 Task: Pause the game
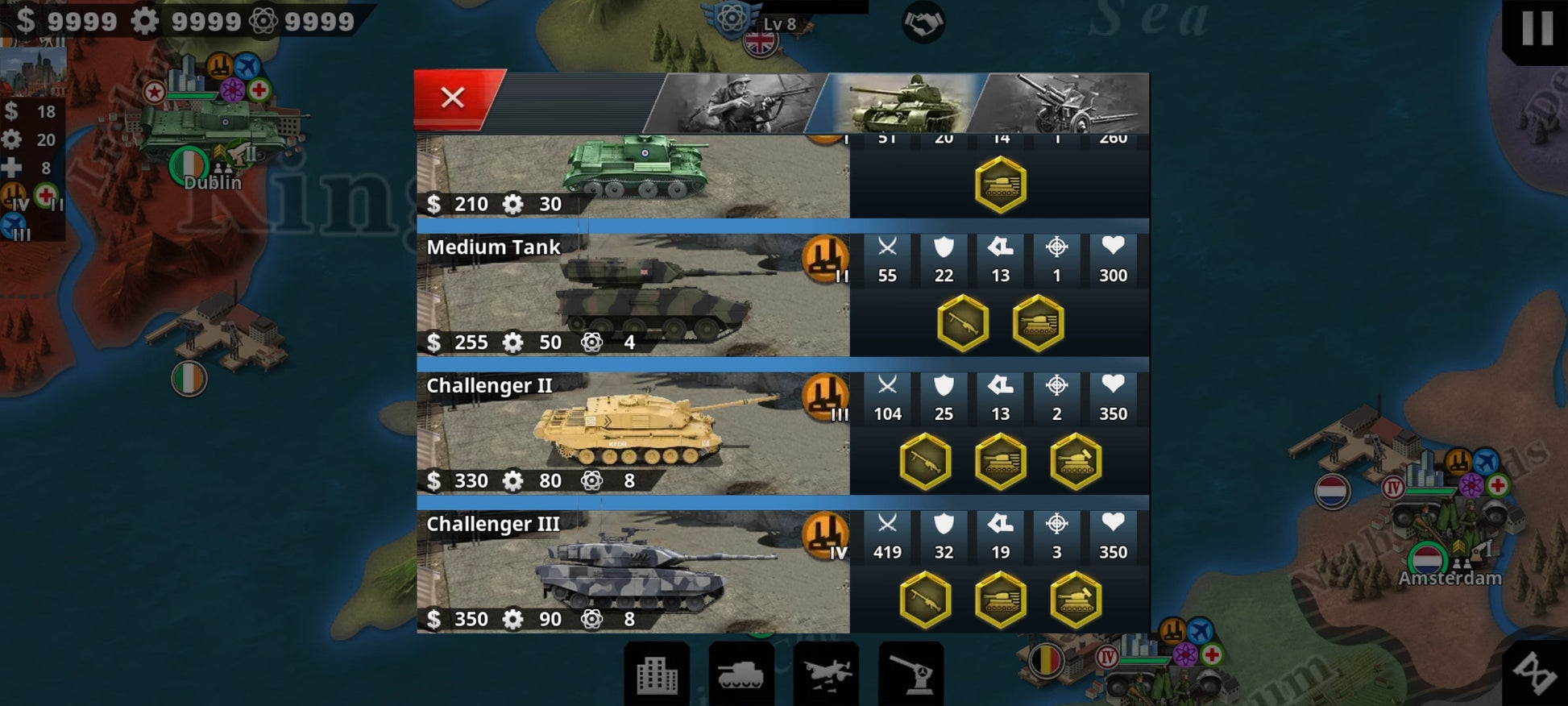(1536, 28)
